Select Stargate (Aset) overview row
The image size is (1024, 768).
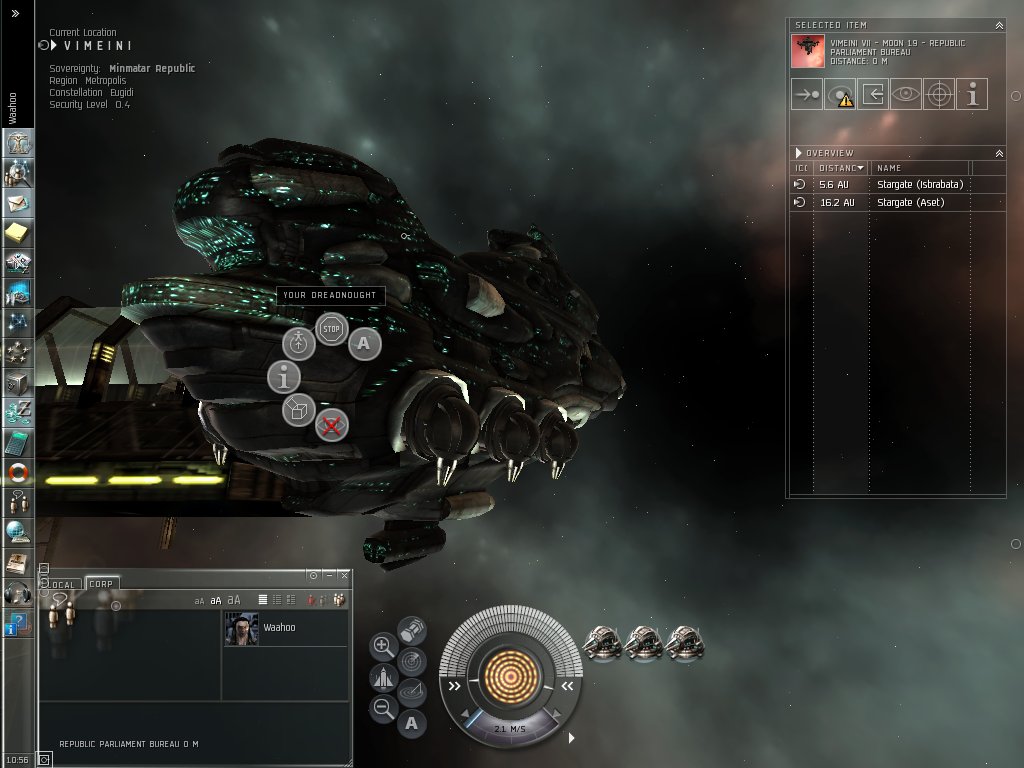tap(910, 203)
